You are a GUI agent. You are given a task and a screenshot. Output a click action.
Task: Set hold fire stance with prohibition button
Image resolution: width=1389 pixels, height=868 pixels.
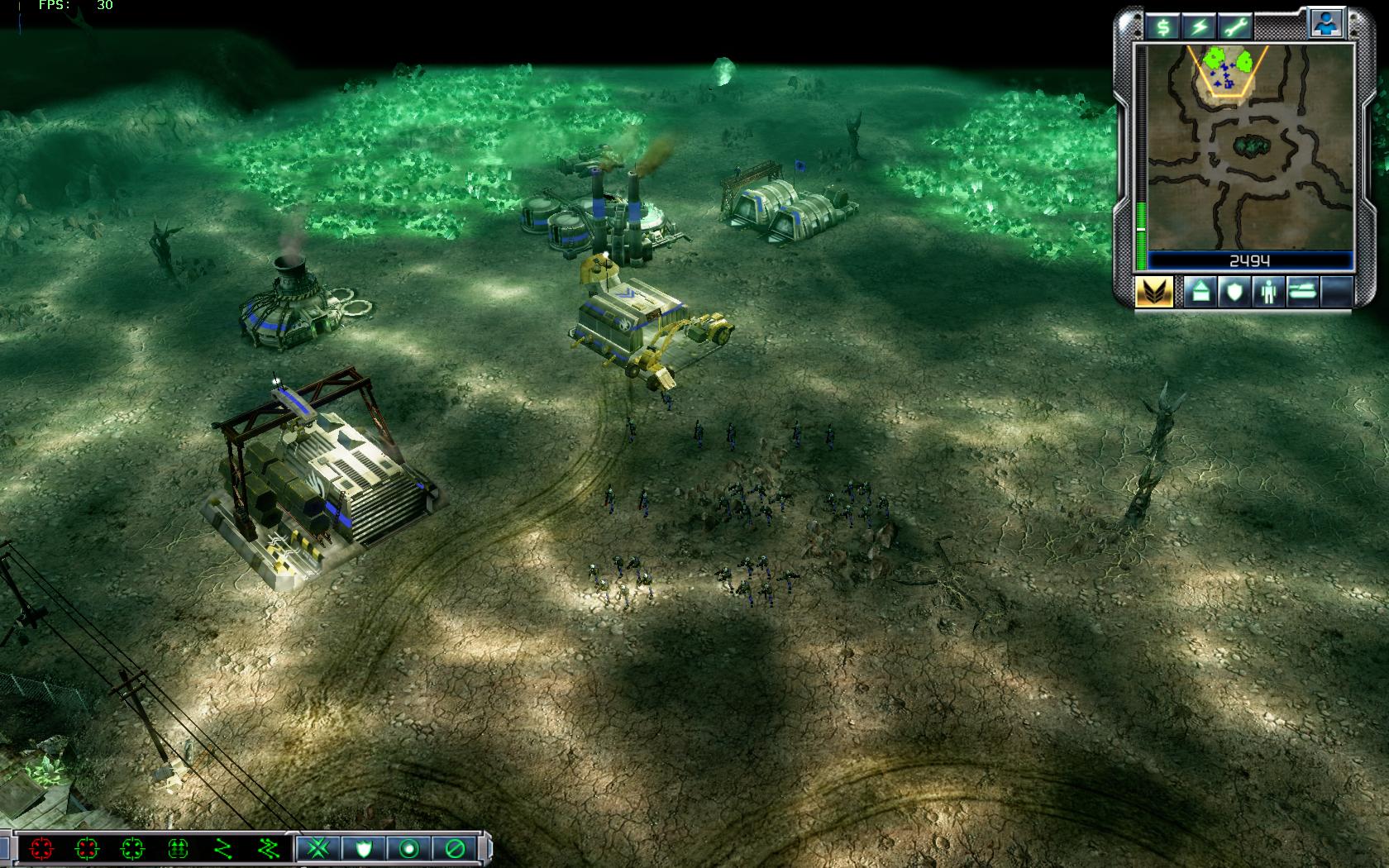[x=454, y=848]
